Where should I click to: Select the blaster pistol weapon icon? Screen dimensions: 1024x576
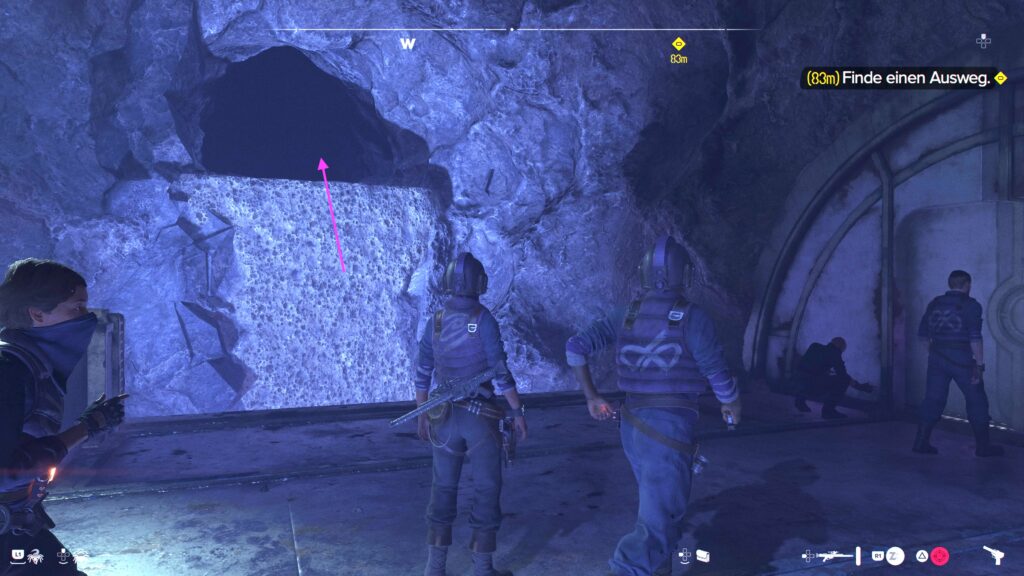994,555
